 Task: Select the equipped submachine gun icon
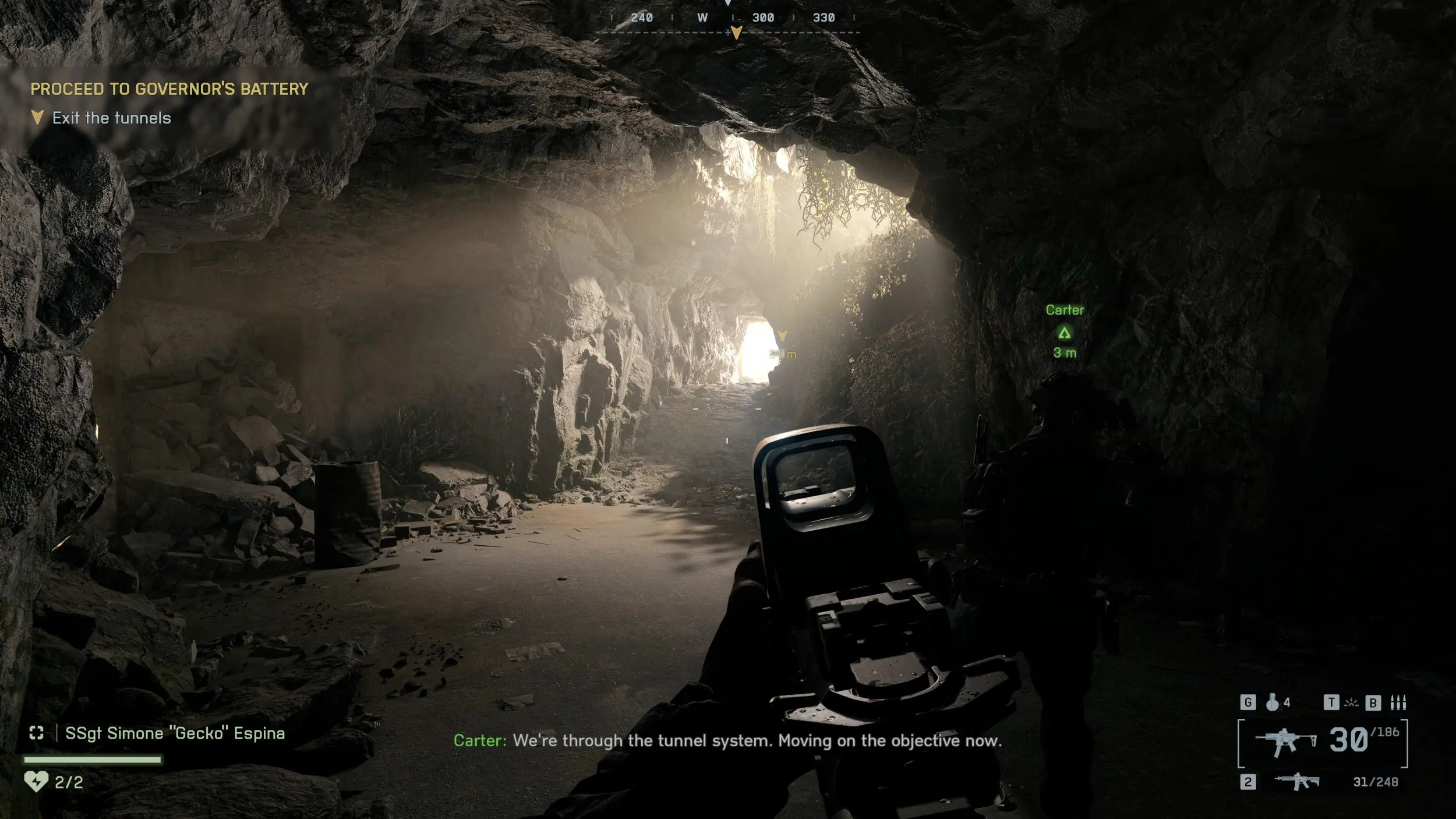(x=1285, y=742)
